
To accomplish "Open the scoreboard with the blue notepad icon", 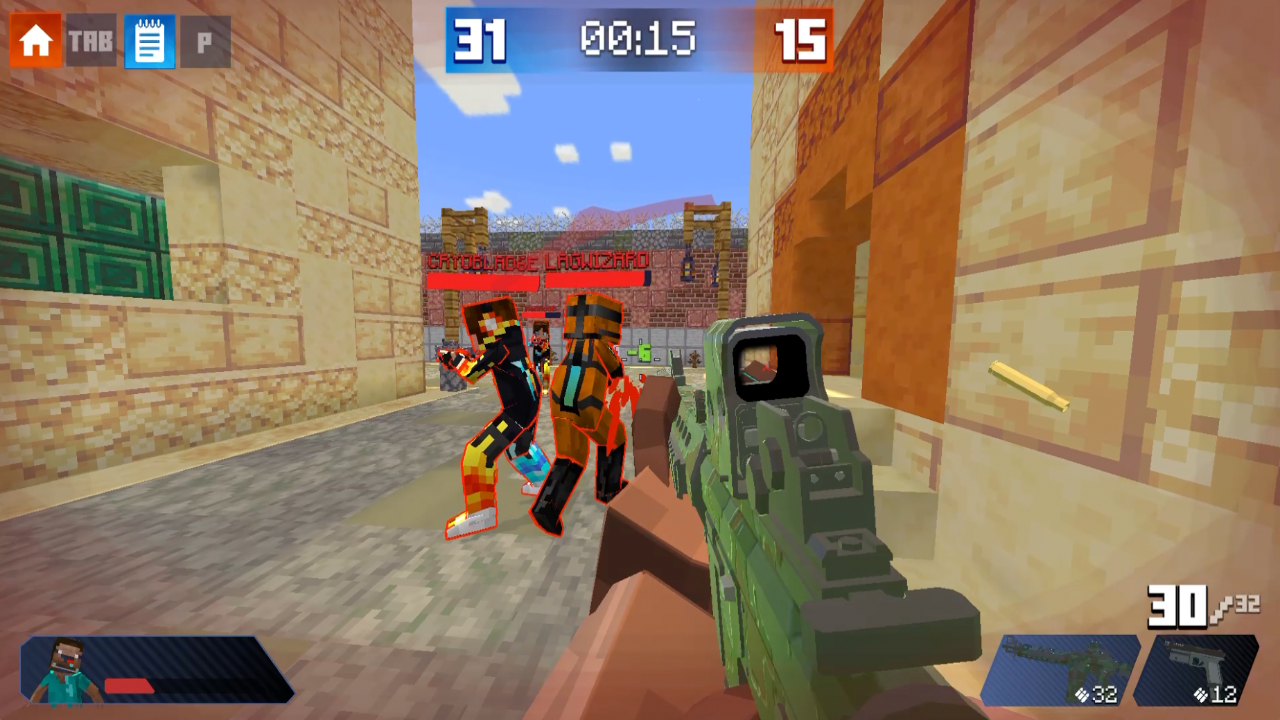I will point(148,40).
